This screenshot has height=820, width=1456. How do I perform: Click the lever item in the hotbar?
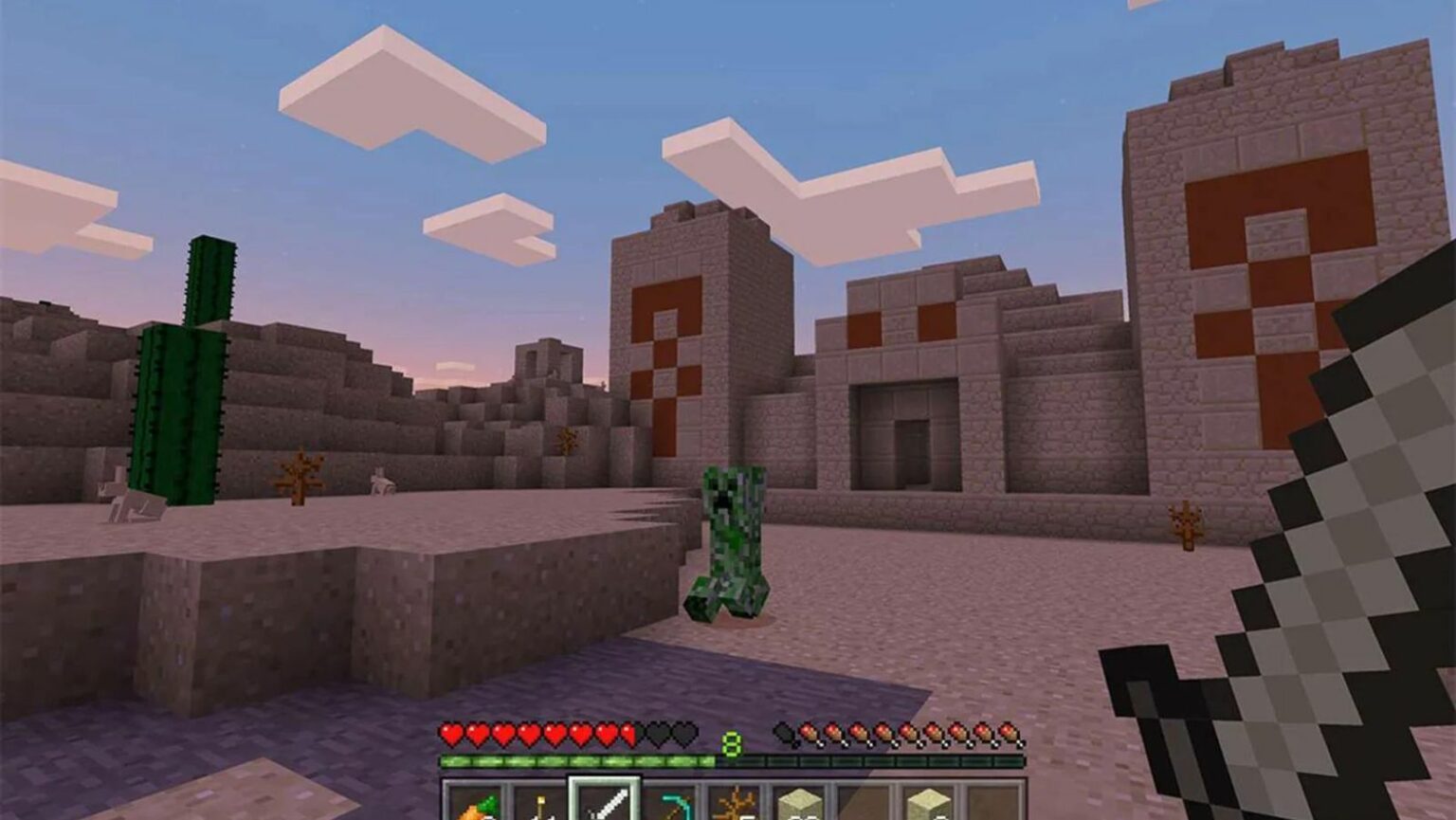coord(539,806)
